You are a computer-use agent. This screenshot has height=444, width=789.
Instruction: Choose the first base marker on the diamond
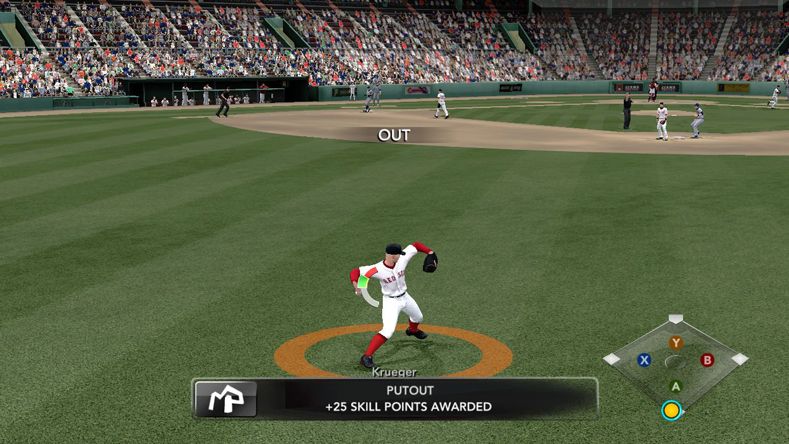[x=739, y=359]
